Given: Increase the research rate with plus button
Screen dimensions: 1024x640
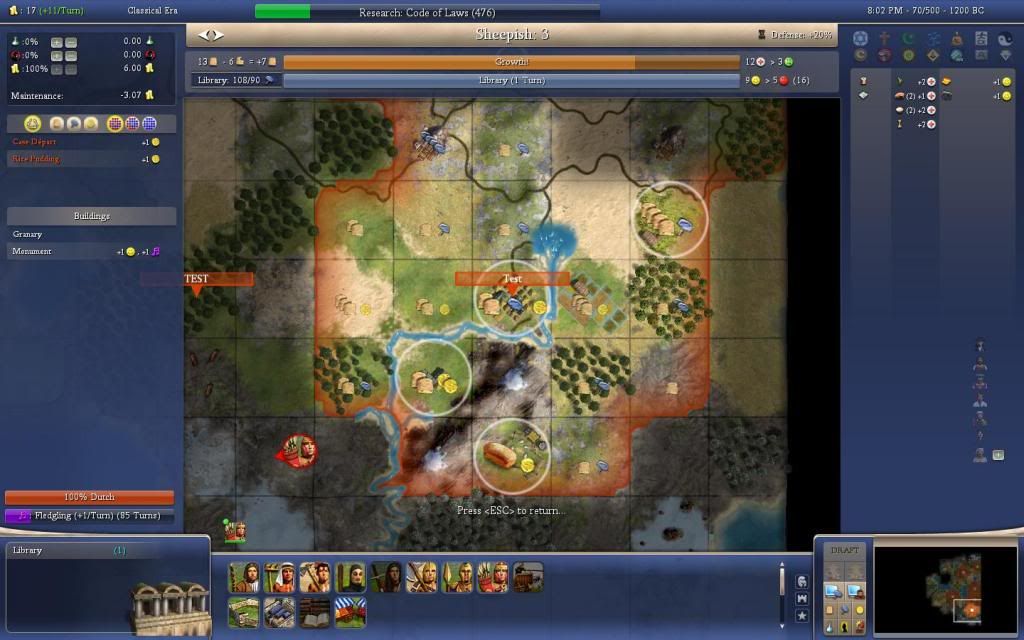Looking at the screenshot, I should pyautogui.click(x=56, y=42).
